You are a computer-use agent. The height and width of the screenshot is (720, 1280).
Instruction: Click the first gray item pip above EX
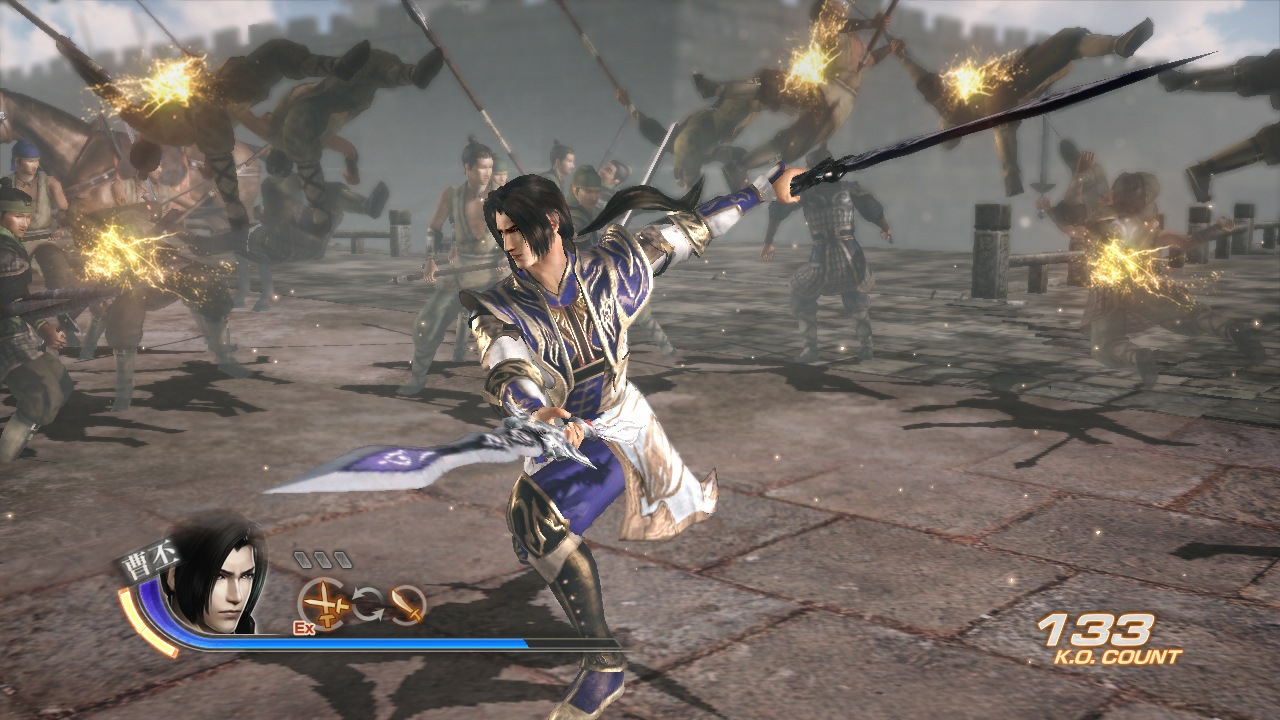[x=303, y=558]
